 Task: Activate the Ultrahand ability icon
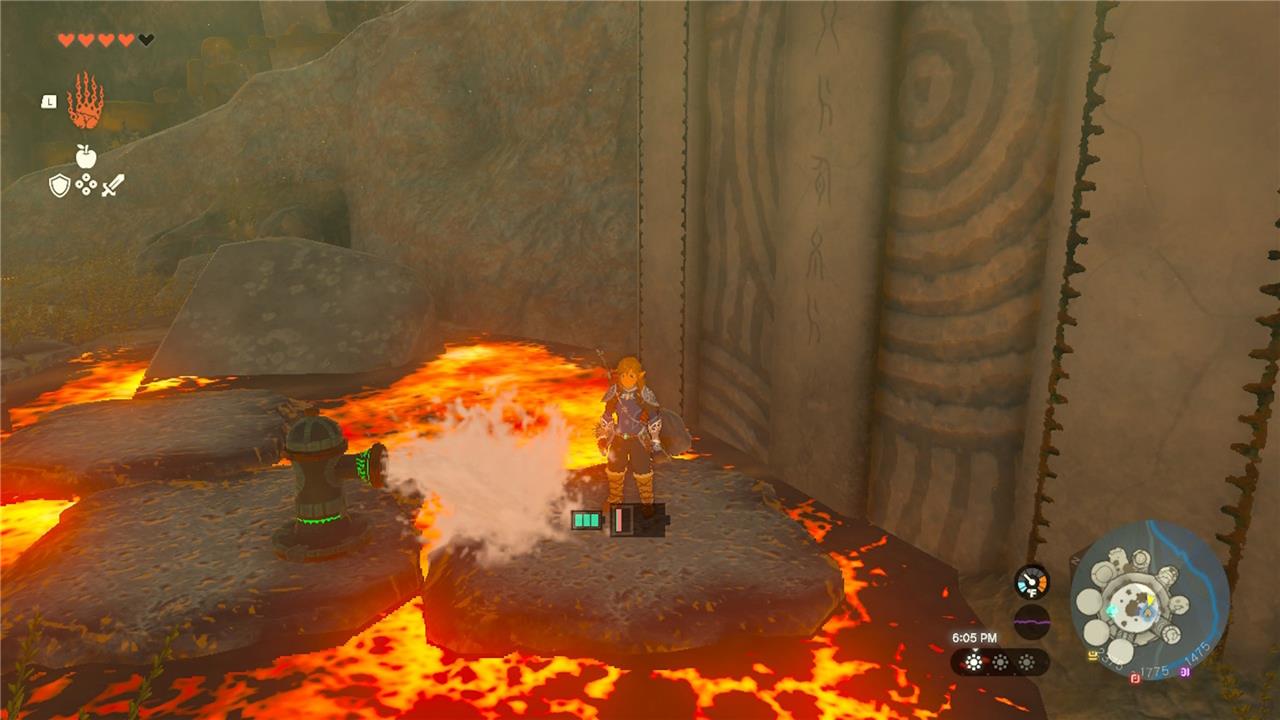(x=85, y=101)
